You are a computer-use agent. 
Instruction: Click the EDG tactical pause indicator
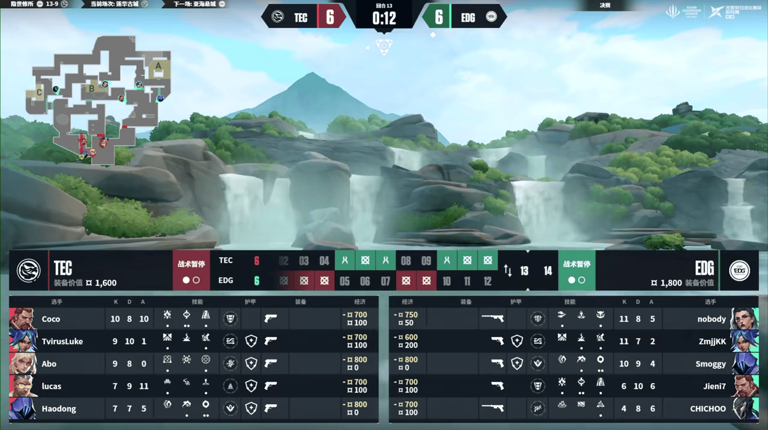576,271
